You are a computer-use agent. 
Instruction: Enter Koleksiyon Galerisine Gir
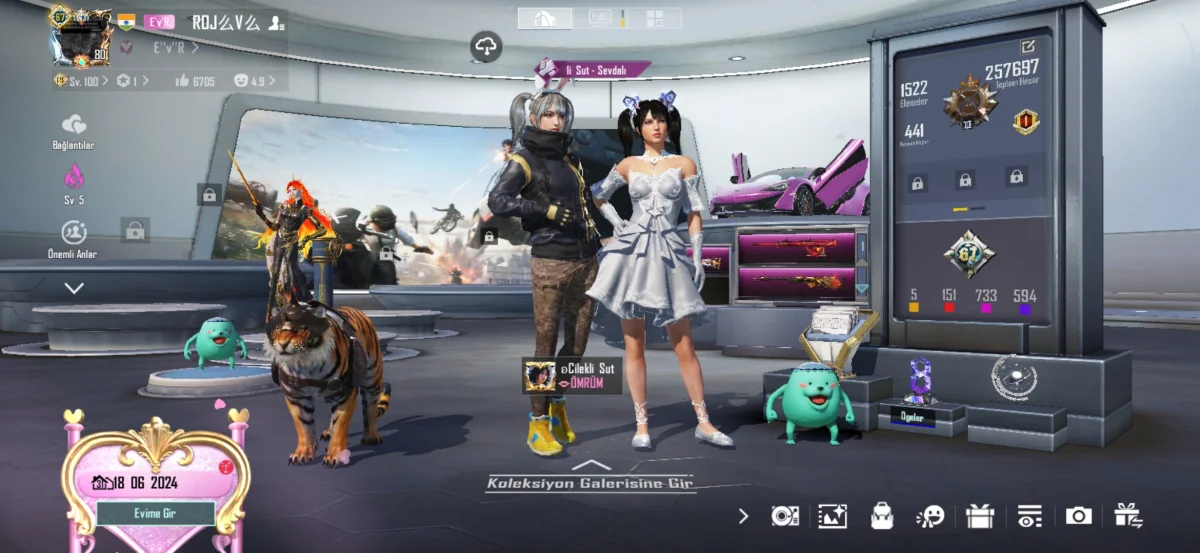tap(590, 483)
